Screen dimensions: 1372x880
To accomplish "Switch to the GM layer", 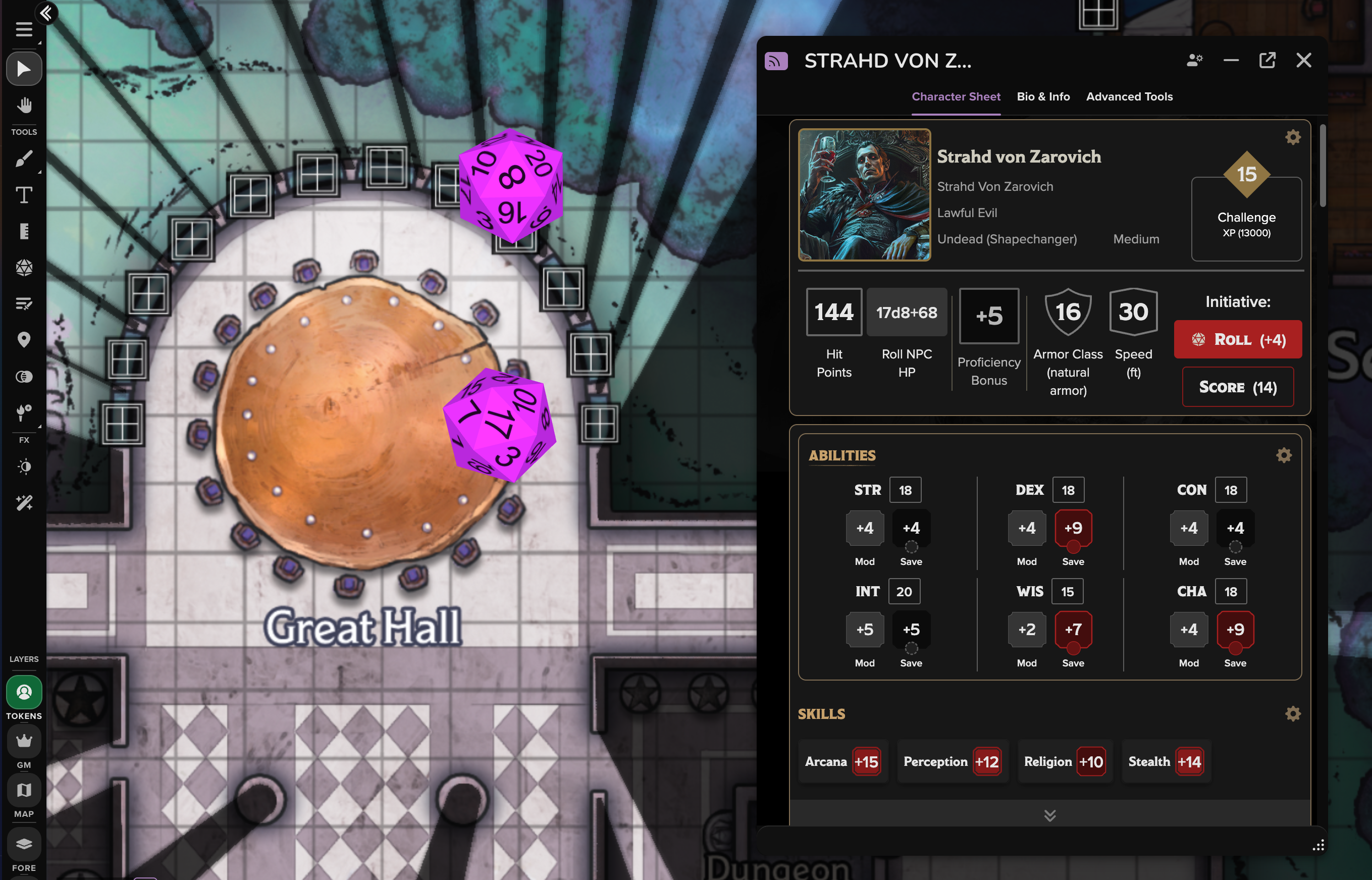I will coord(24,742).
